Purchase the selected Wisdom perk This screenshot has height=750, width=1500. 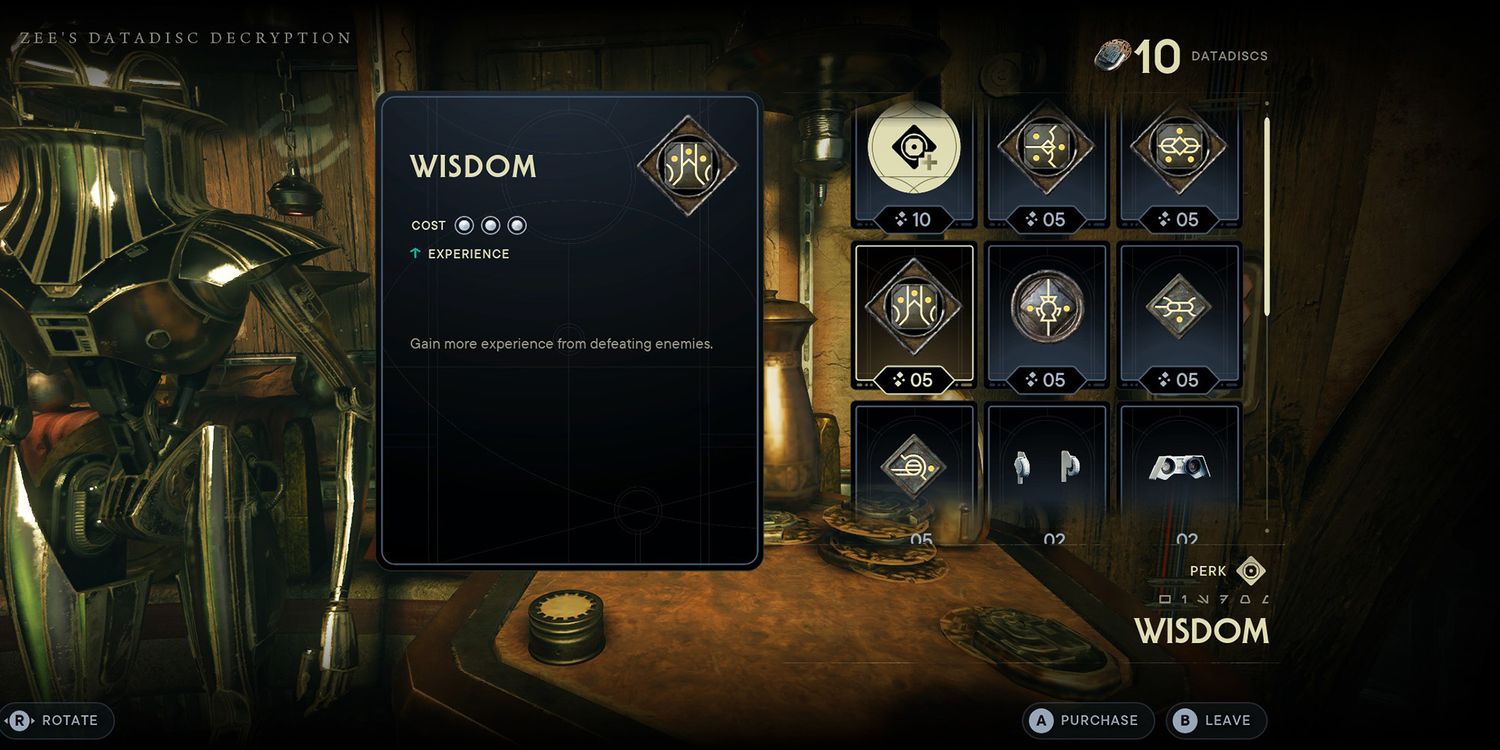pyautogui.click(x=1087, y=720)
